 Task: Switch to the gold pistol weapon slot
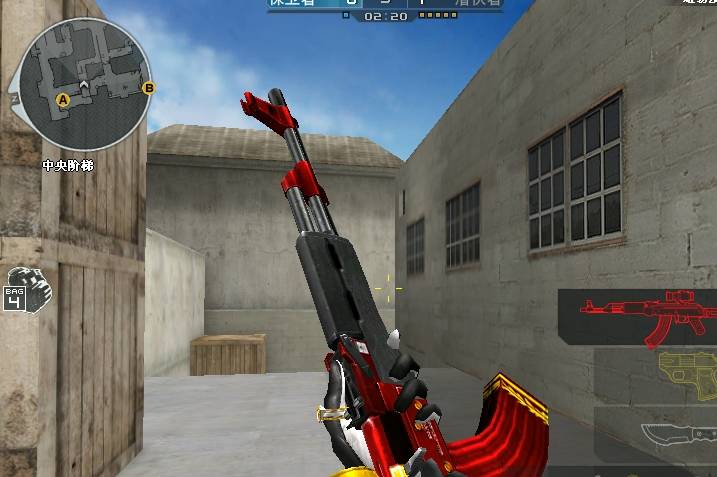[659, 375]
